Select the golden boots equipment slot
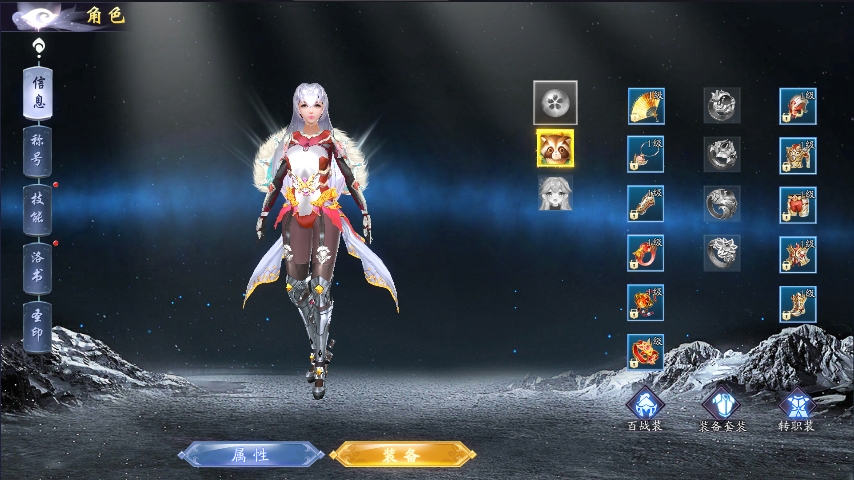854x480 pixels. 797,303
